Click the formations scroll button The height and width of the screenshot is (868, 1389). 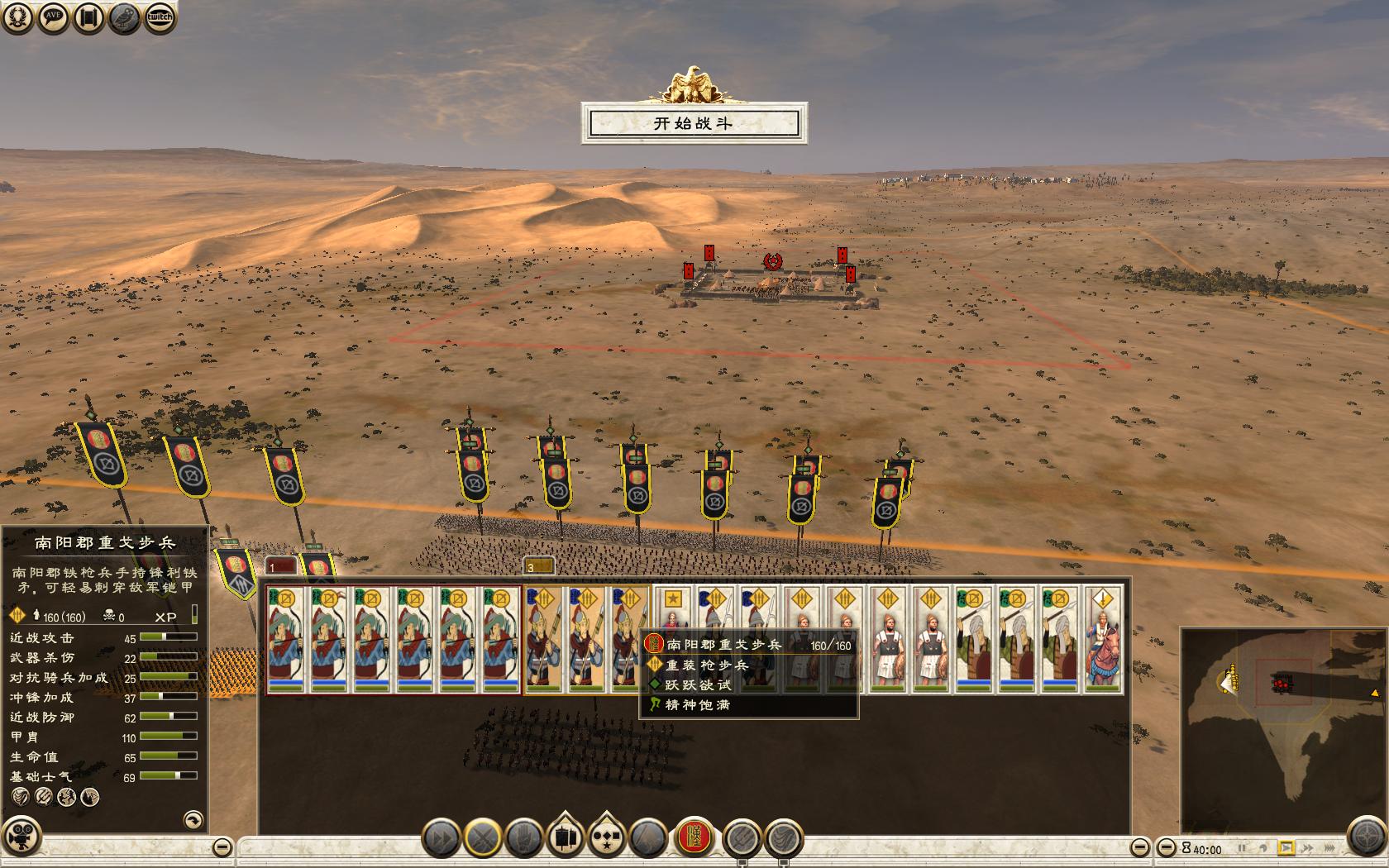pyautogui.click(x=566, y=838)
